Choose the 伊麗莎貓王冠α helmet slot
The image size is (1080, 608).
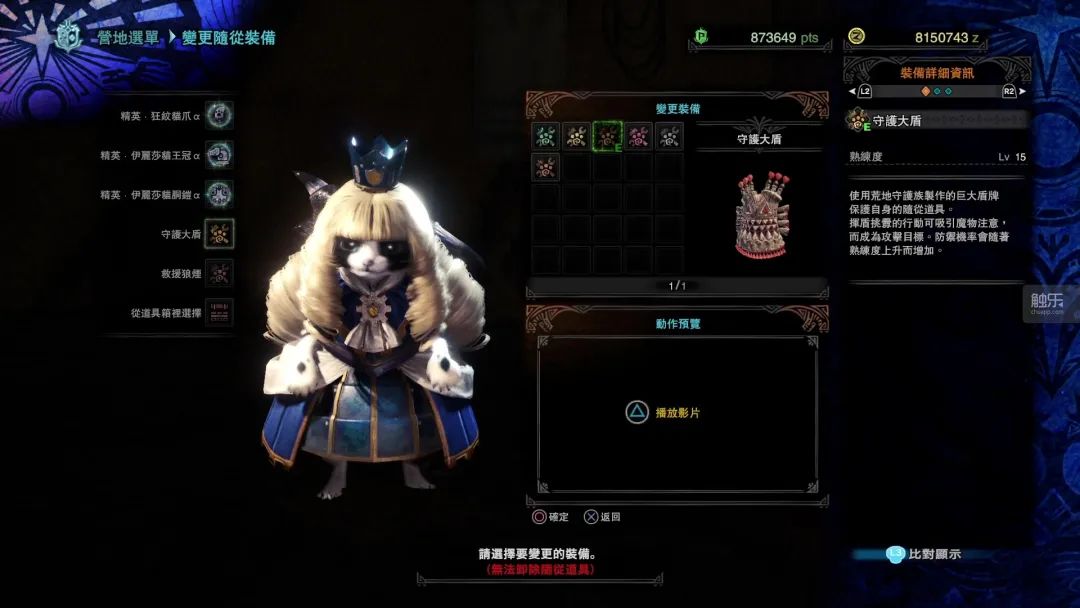click(x=219, y=155)
